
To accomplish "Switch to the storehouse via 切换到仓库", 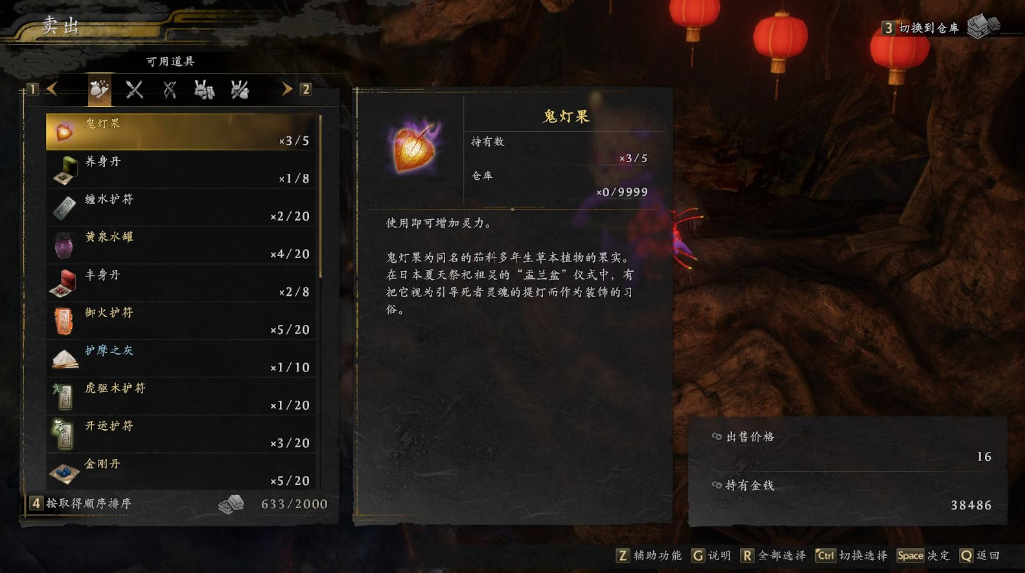I will (928, 28).
